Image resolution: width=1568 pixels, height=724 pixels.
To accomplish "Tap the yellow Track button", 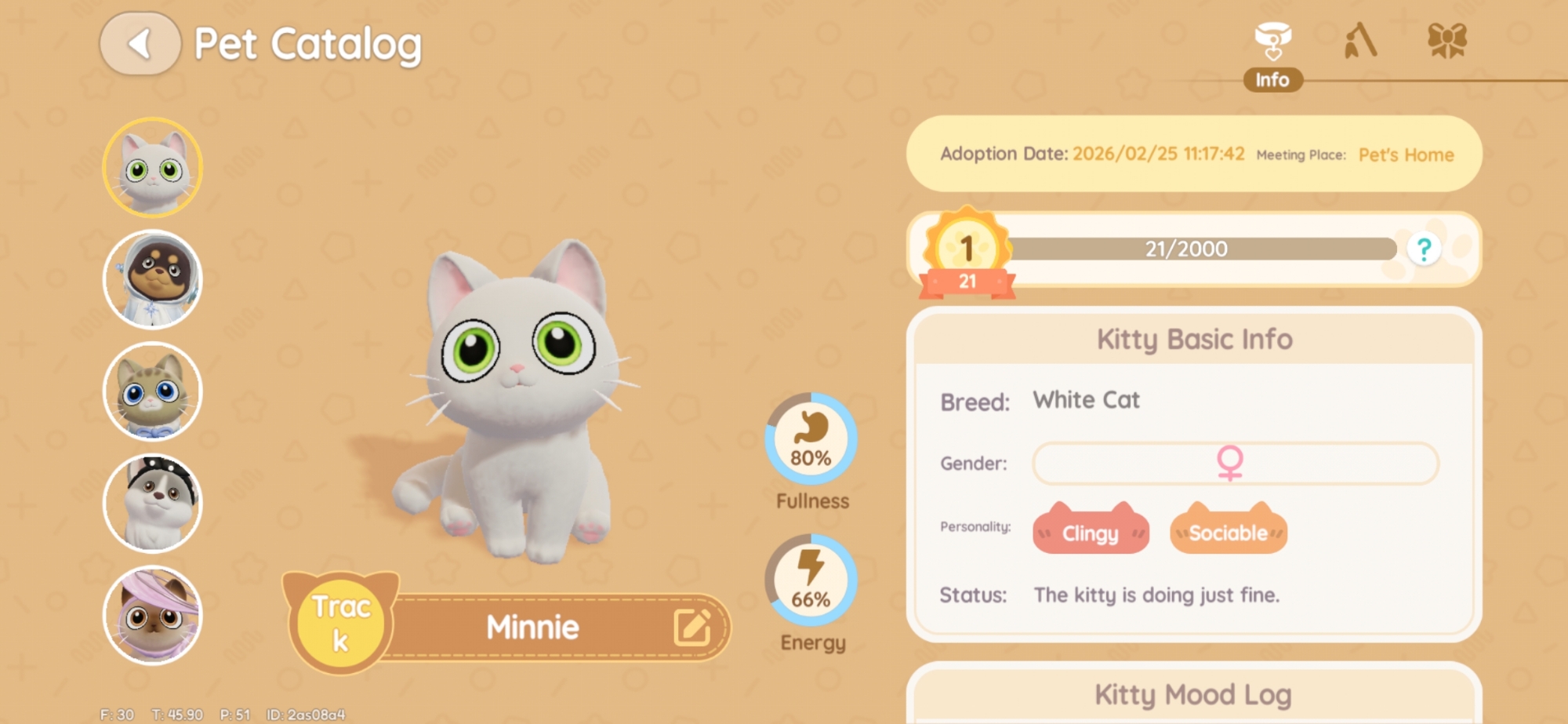I will (x=341, y=624).
